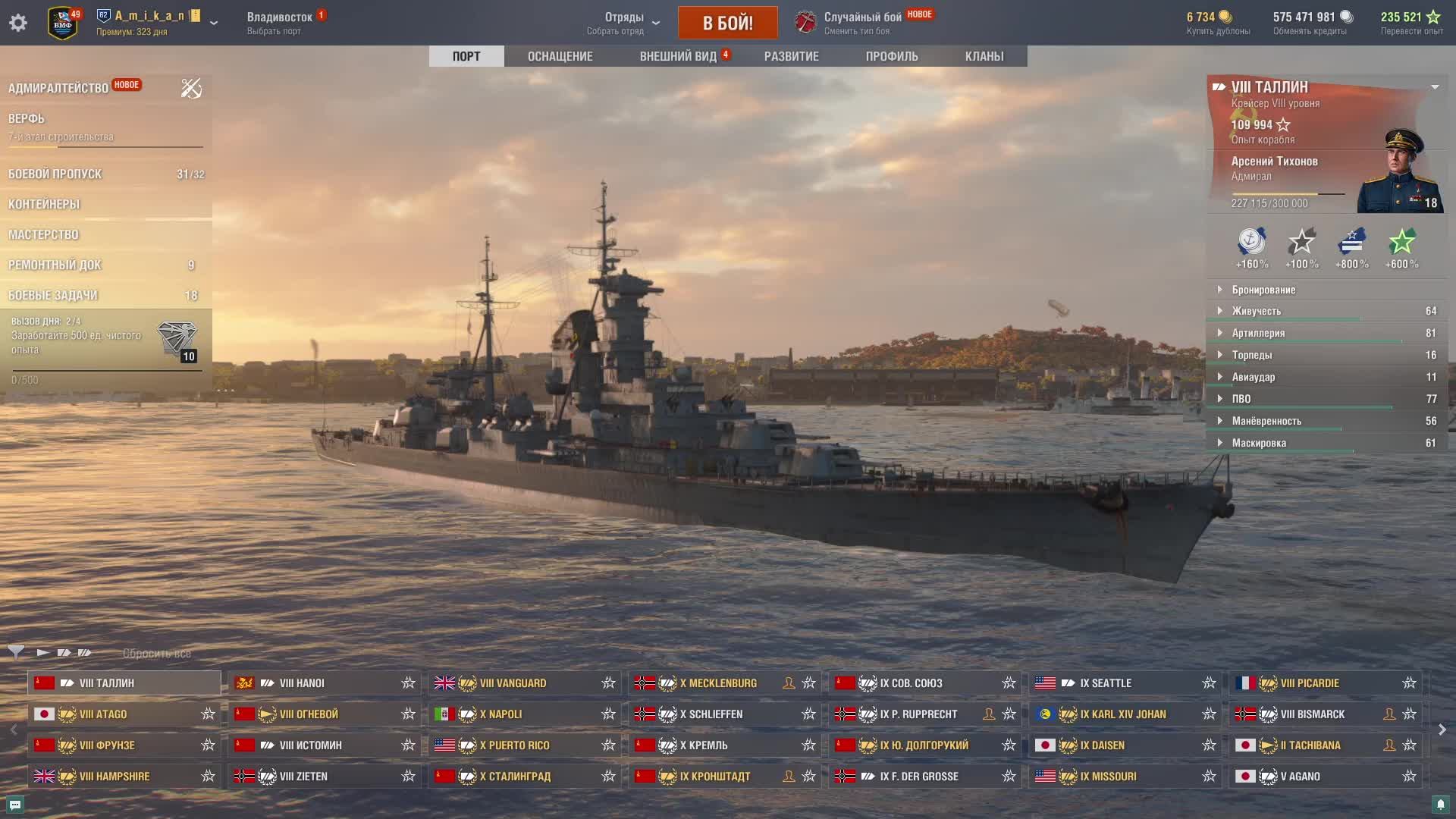The width and height of the screenshot is (1456, 819).
Task: Open БОЕВЫЕ ЗАДАЧИ combat missions
Action: 53,295
